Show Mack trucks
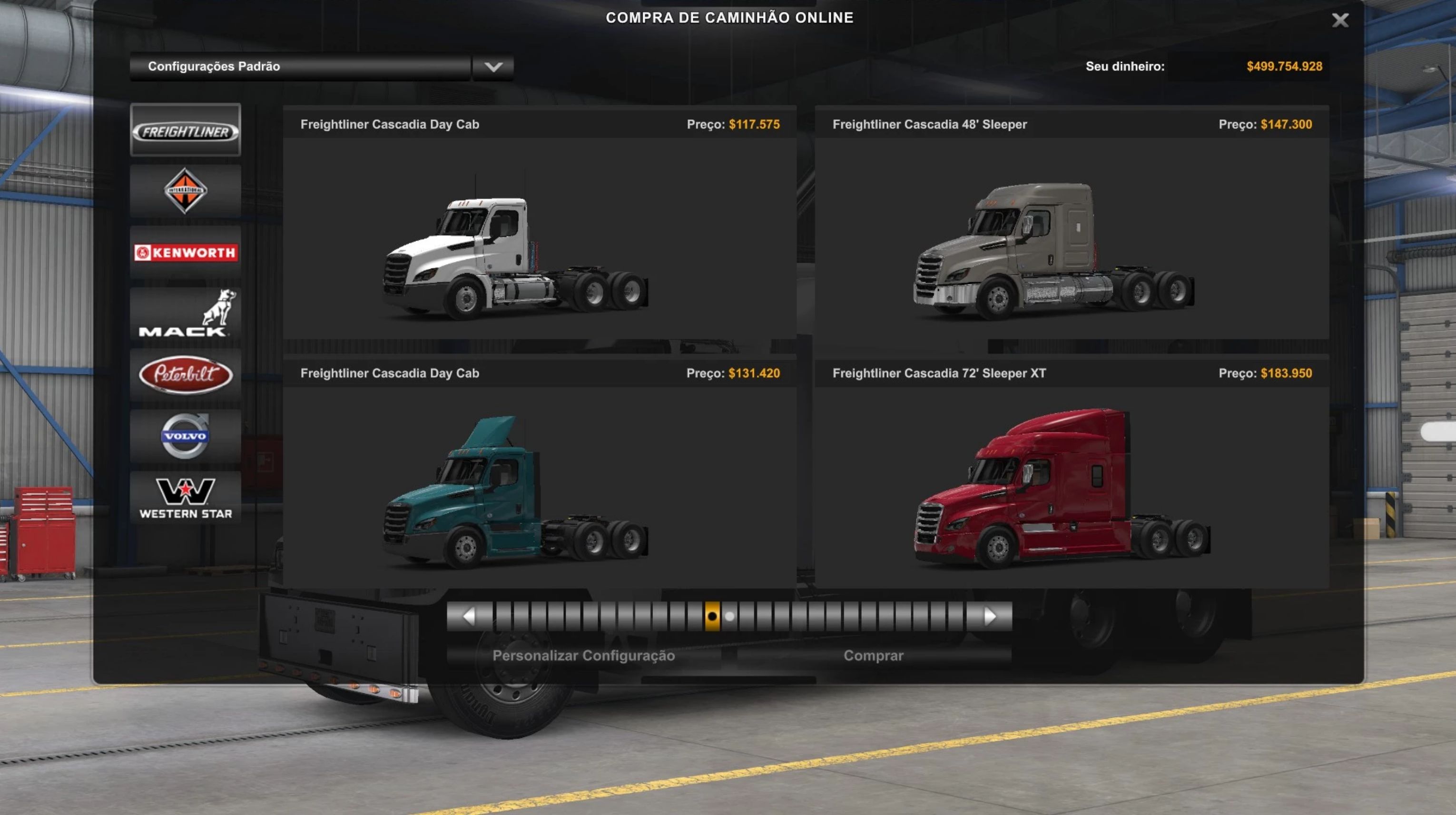The width and height of the screenshot is (1456, 815). [186, 314]
